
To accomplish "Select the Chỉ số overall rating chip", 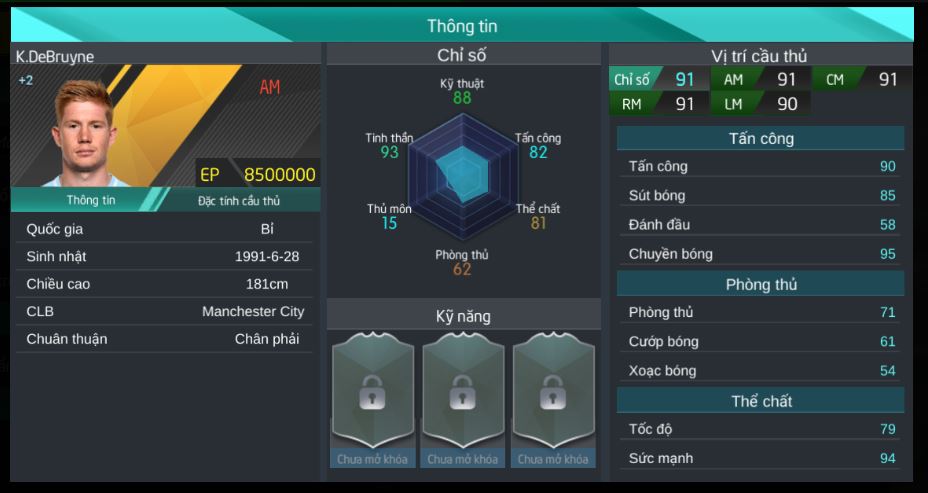I will (x=656, y=80).
